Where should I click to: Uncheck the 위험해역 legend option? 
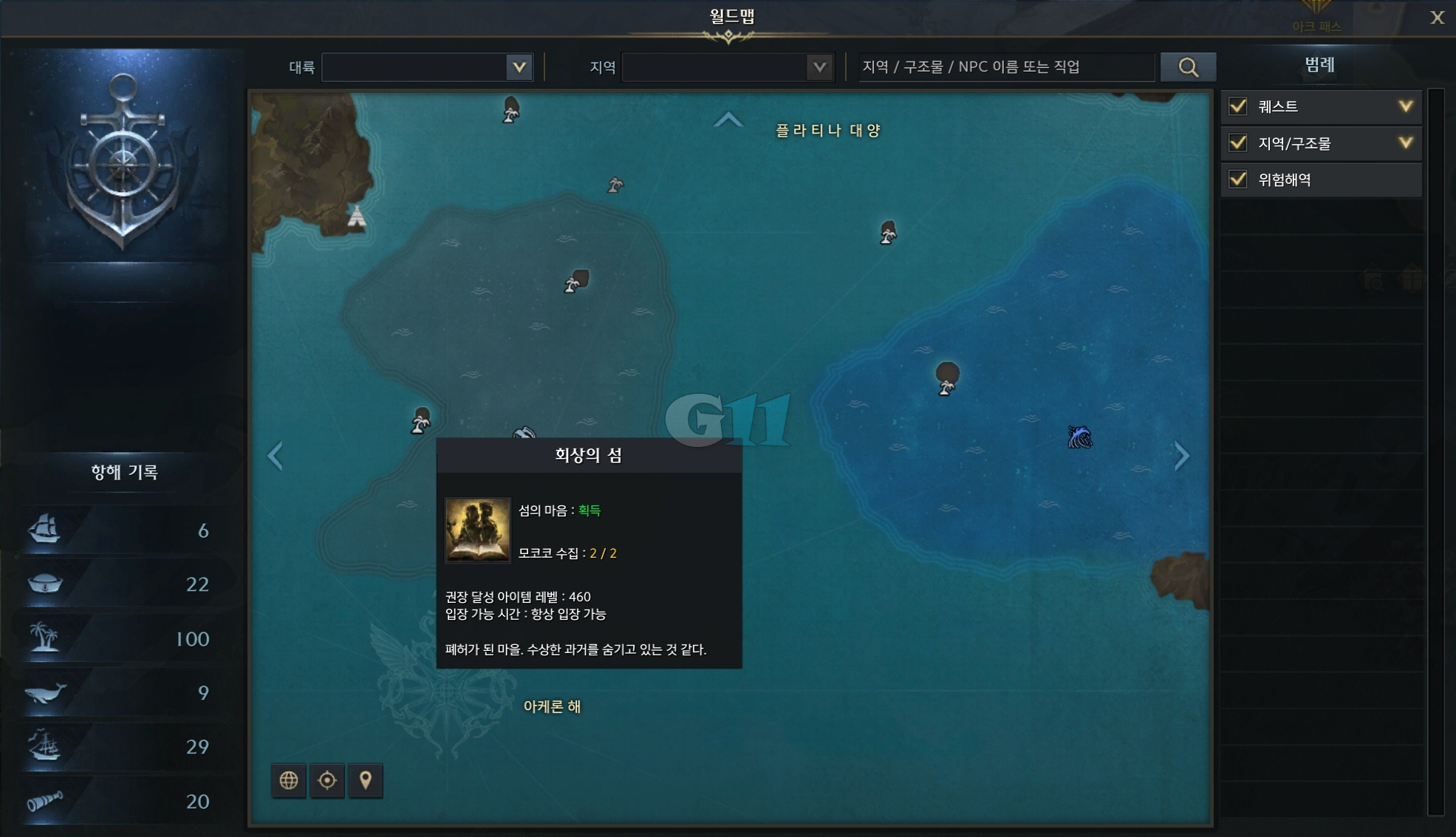tap(1237, 180)
